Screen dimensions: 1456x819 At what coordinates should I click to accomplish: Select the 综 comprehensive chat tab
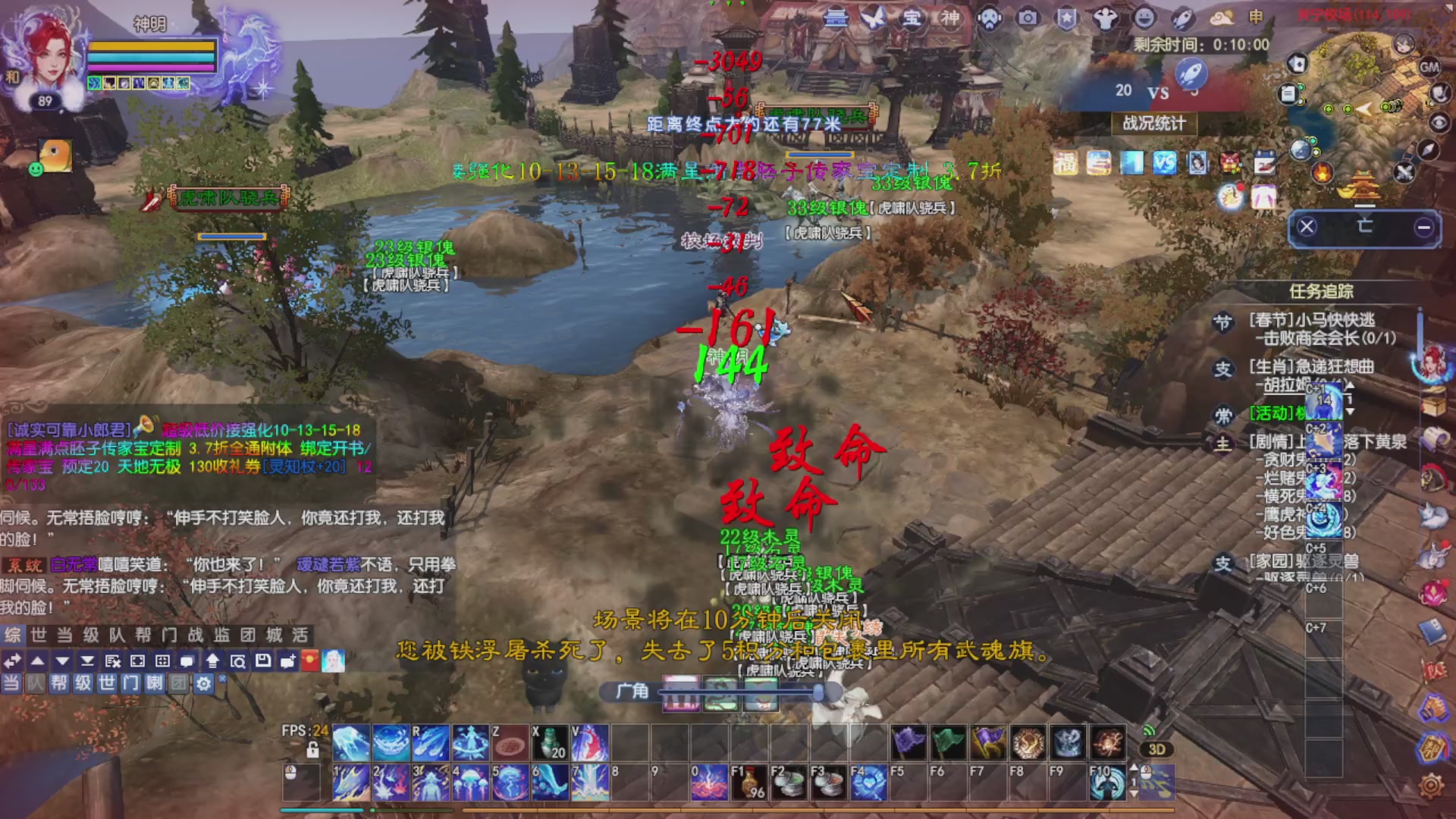(11, 634)
